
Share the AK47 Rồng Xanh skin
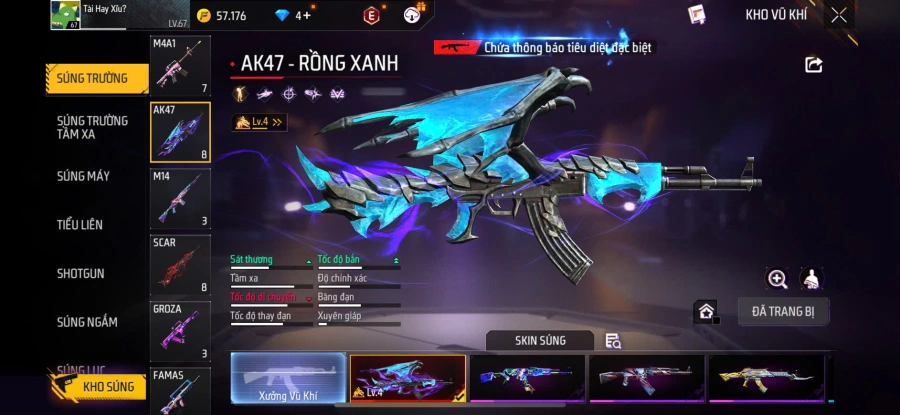[x=813, y=65]
